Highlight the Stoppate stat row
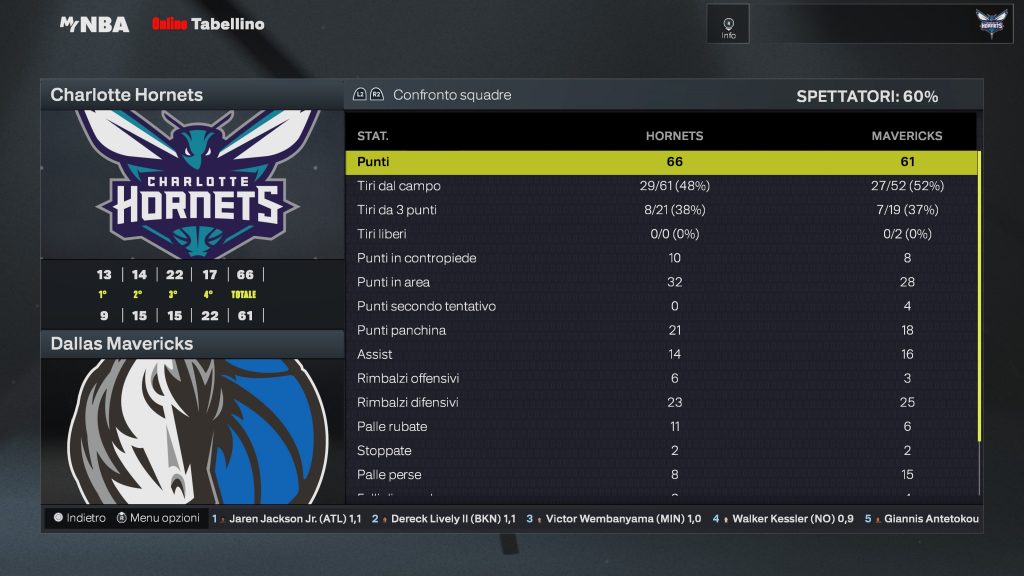The width and height of the screenshot is (1024, 576). pos(660,450)
